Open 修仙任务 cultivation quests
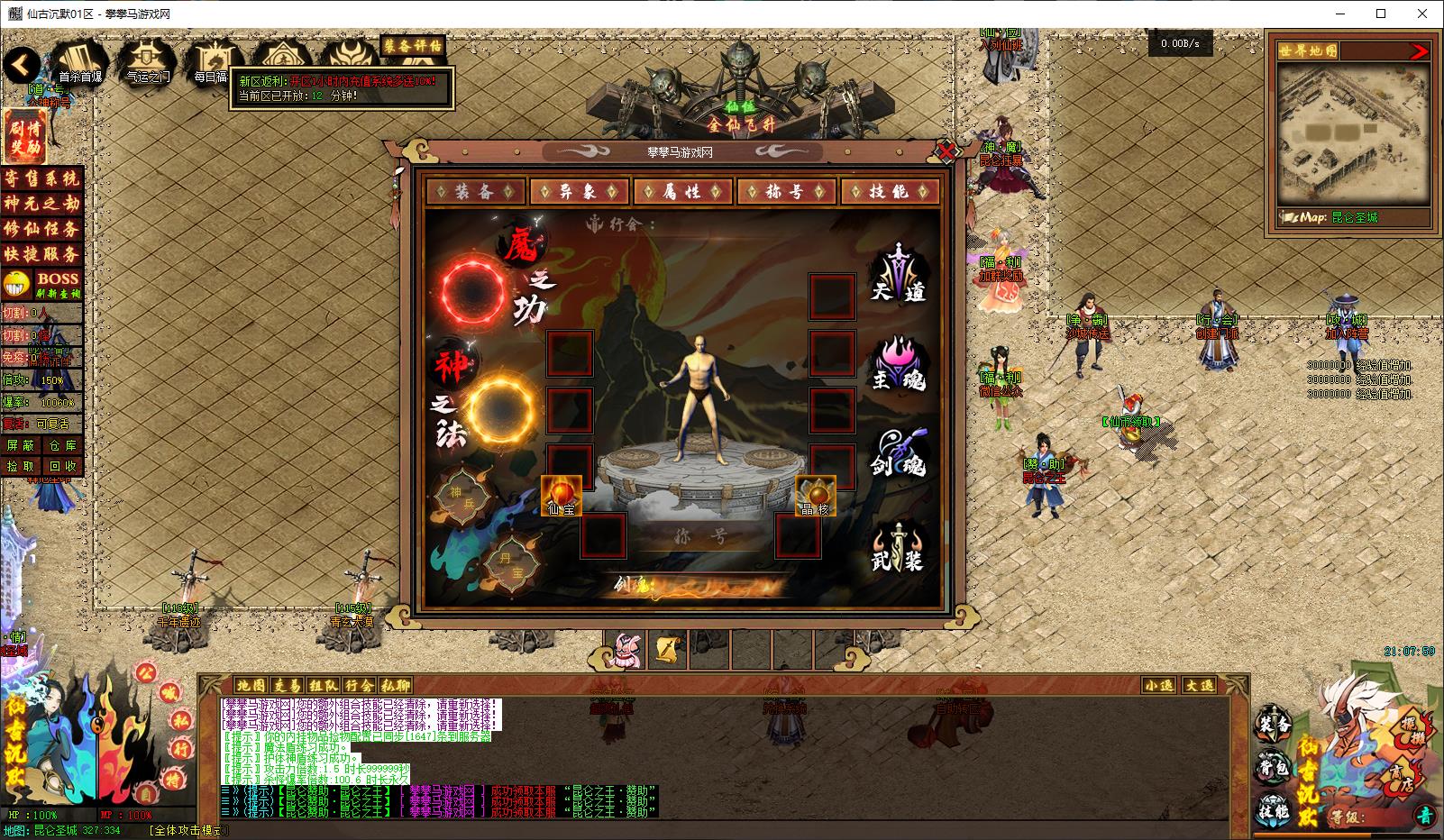The image size is (1444, 840). tap(41, 229)
